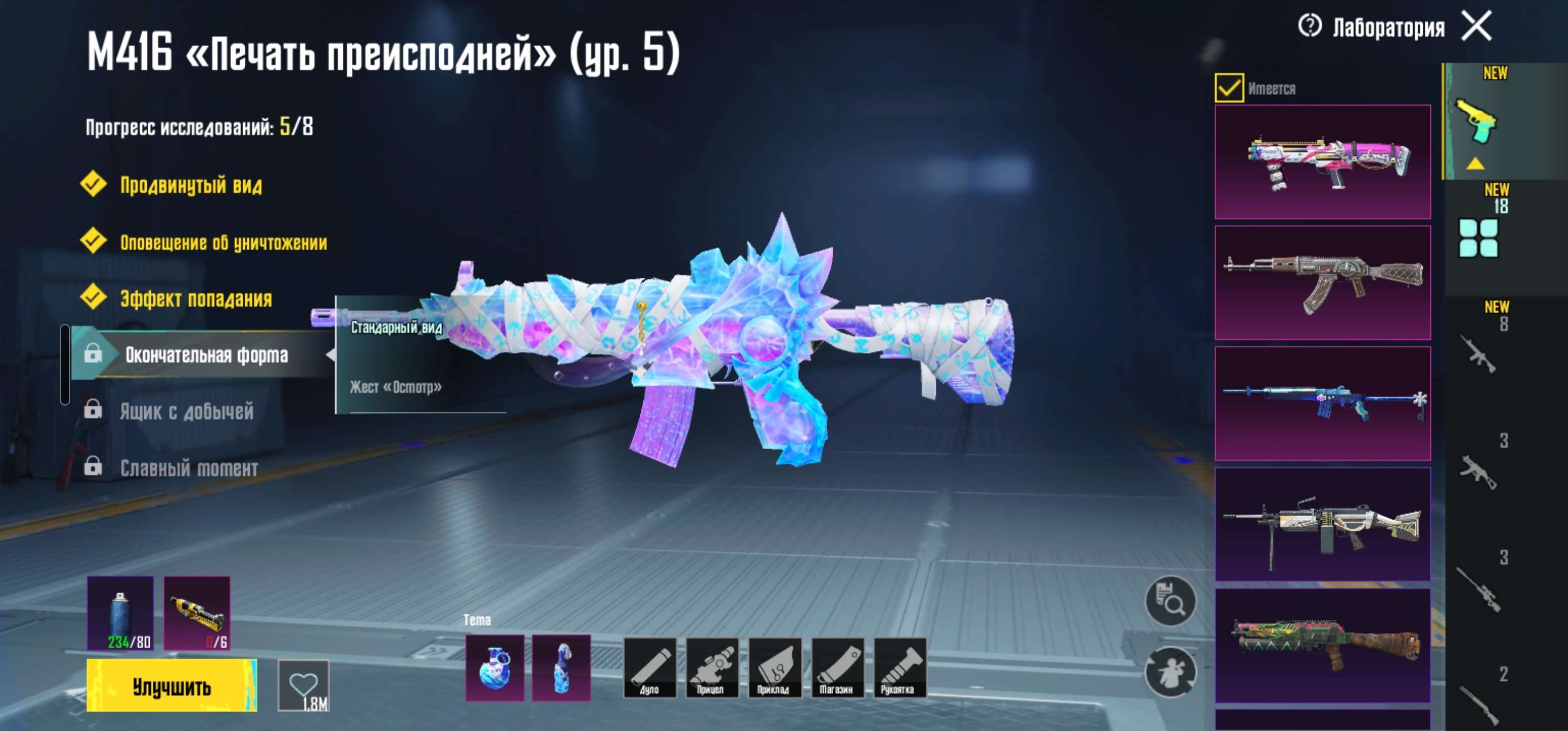Screen dimensions: 1568x731
Task: Tap the heart like button
Action: (x=303, y=686)
